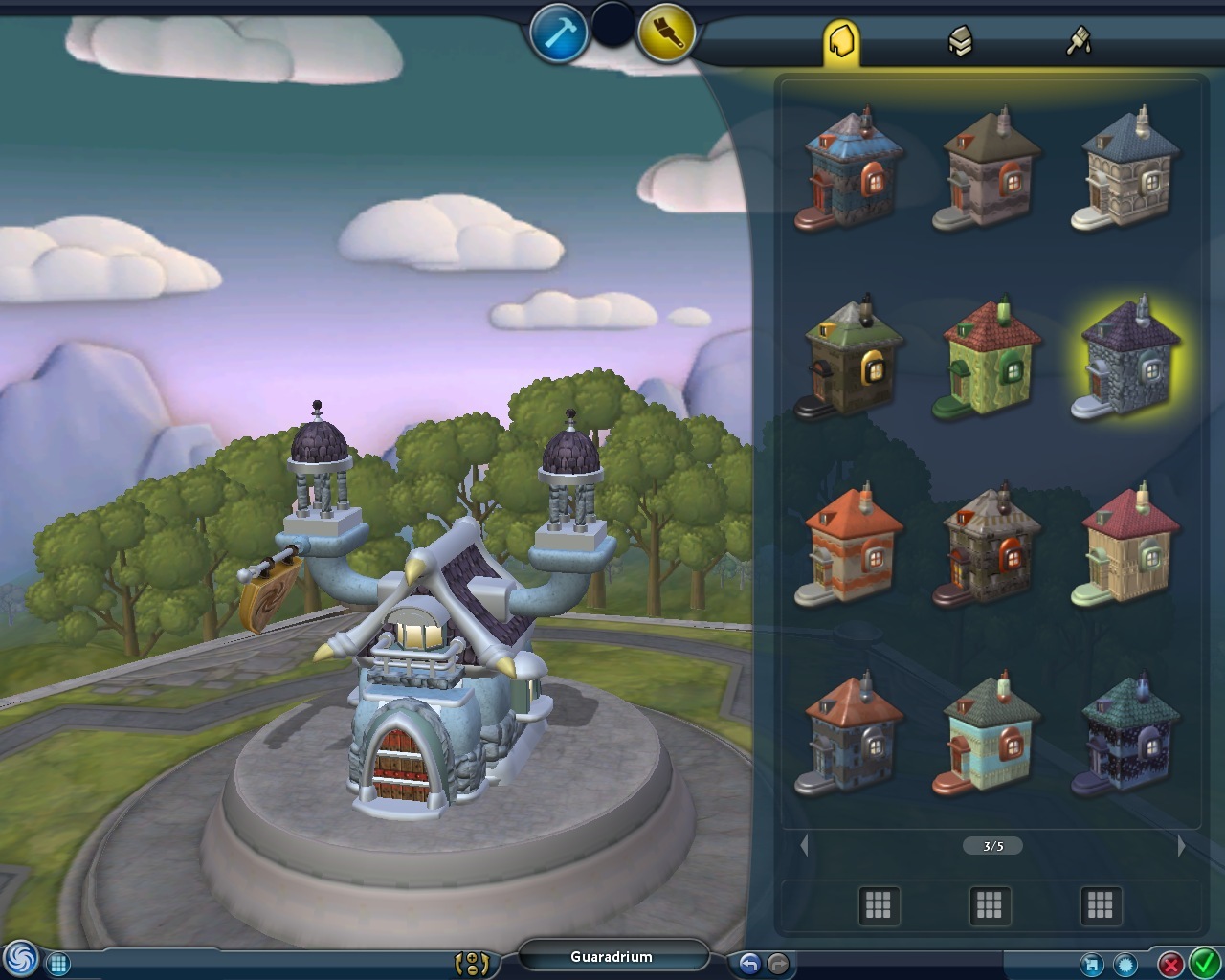This screenshot has height=980, width=1225.
Task: Go to the previous paint styles page
Action: (x=804, y=846)
